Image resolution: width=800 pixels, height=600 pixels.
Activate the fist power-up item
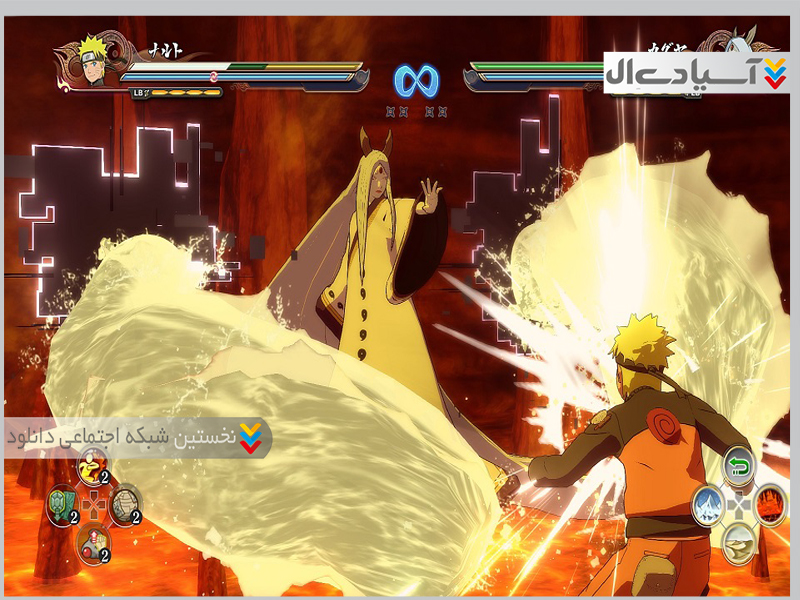93,541
